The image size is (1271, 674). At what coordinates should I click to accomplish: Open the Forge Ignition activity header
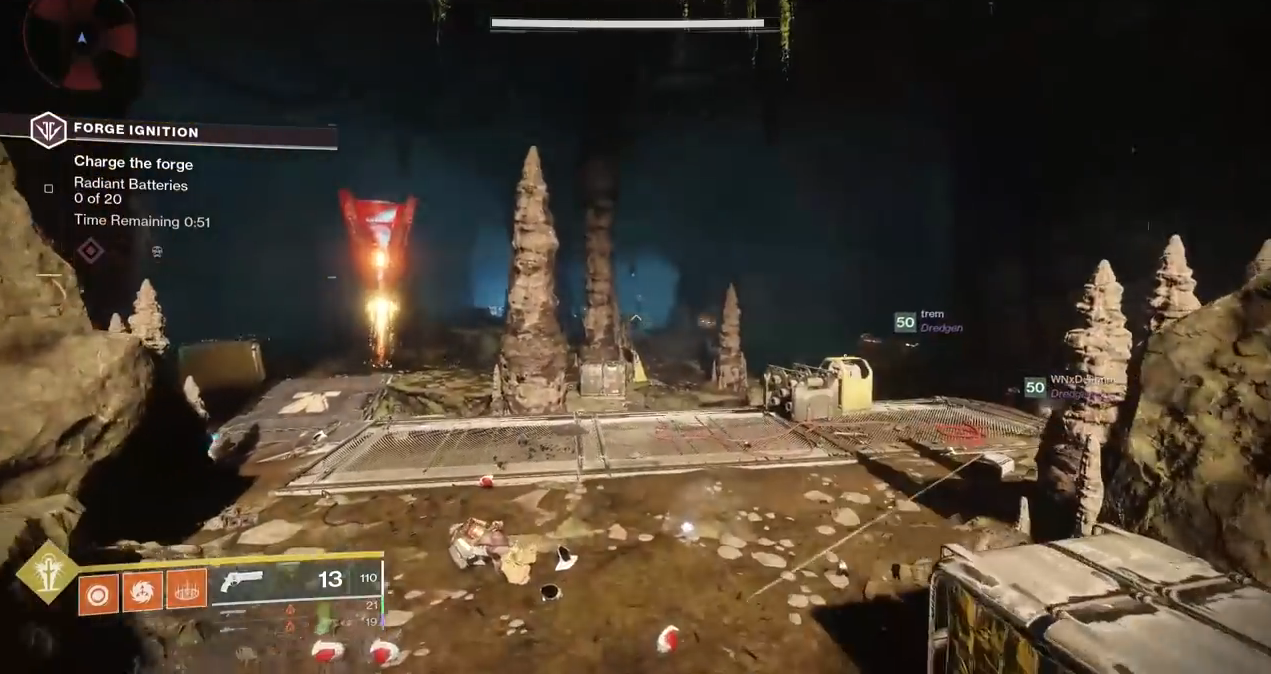[x=135, y=131]
